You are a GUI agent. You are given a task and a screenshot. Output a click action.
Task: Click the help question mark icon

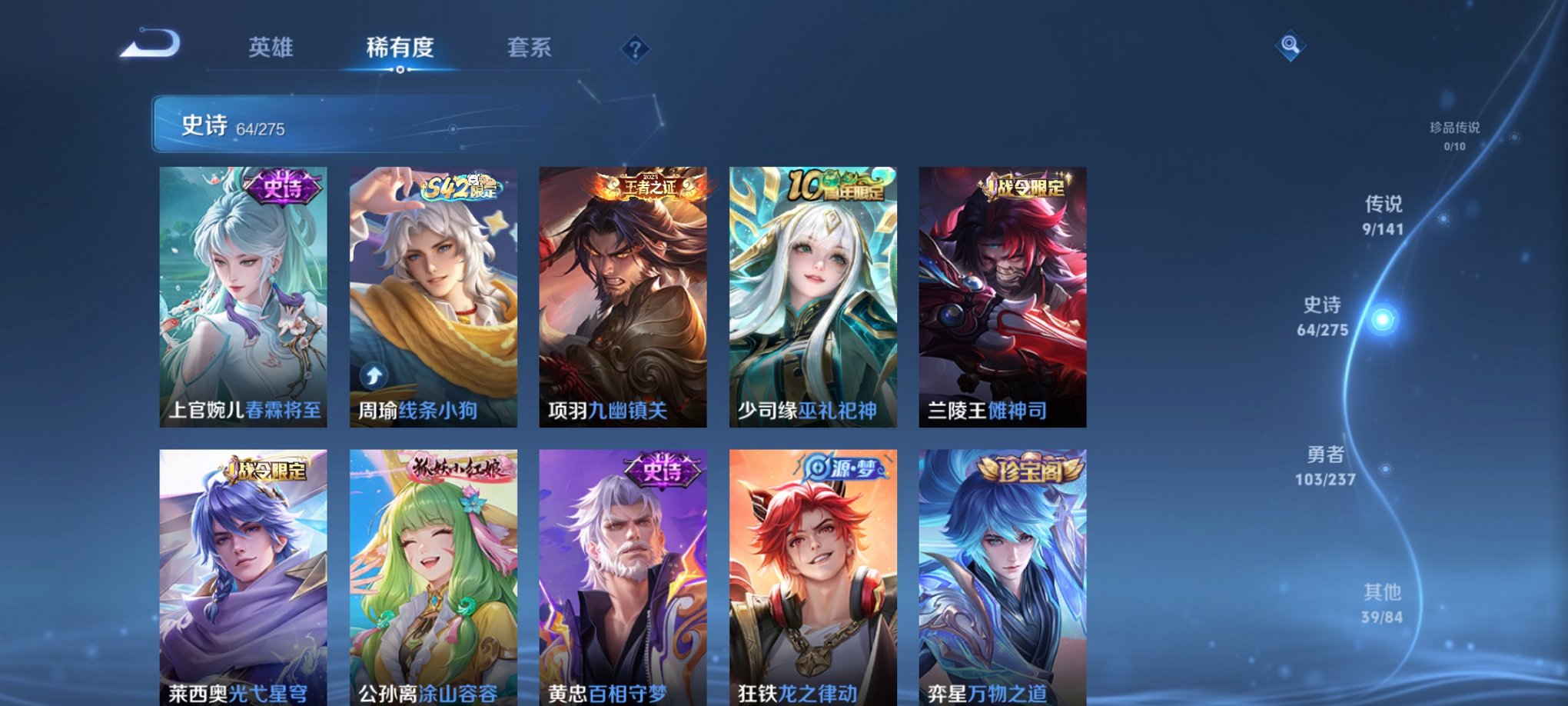click(x=635, y=48)
